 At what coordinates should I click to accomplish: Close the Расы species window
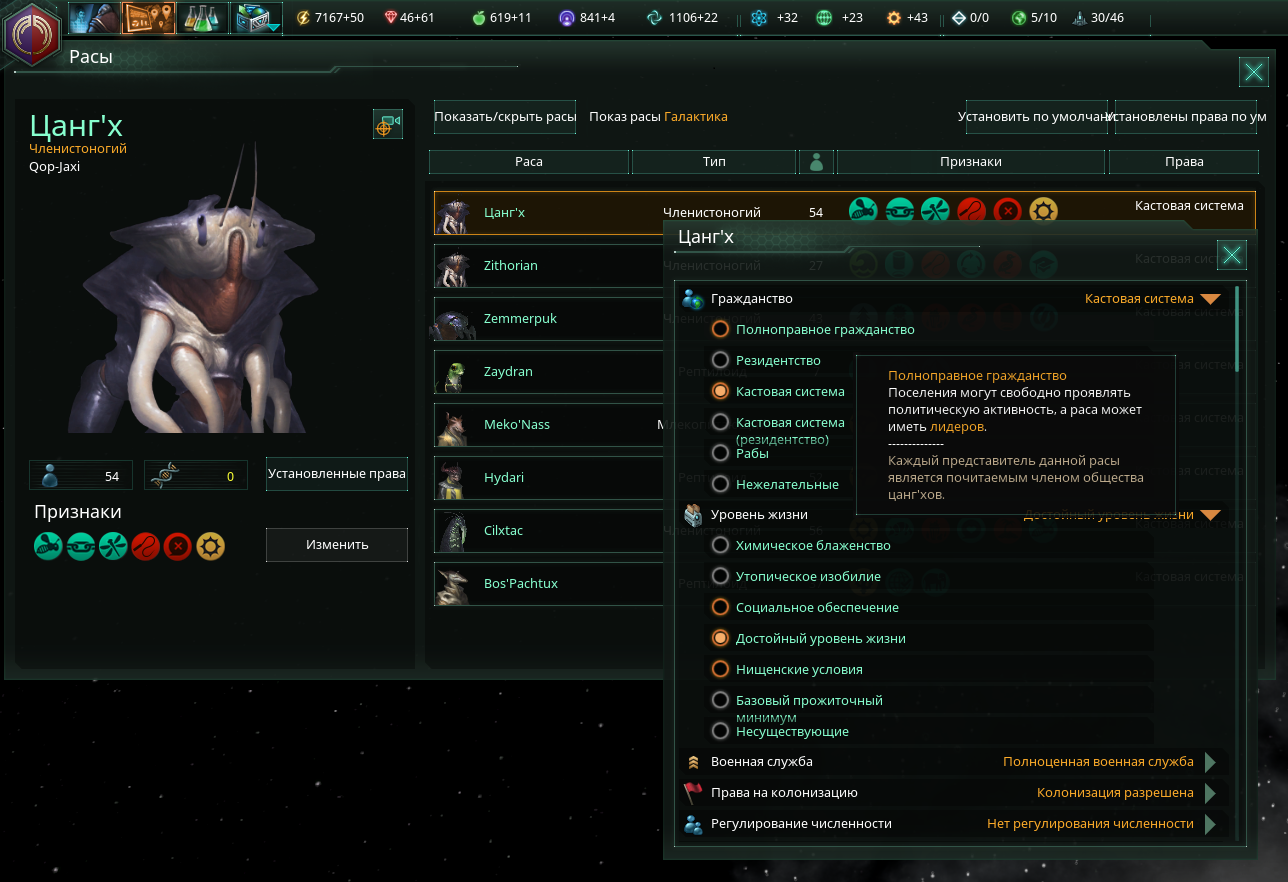(1253, 71)
